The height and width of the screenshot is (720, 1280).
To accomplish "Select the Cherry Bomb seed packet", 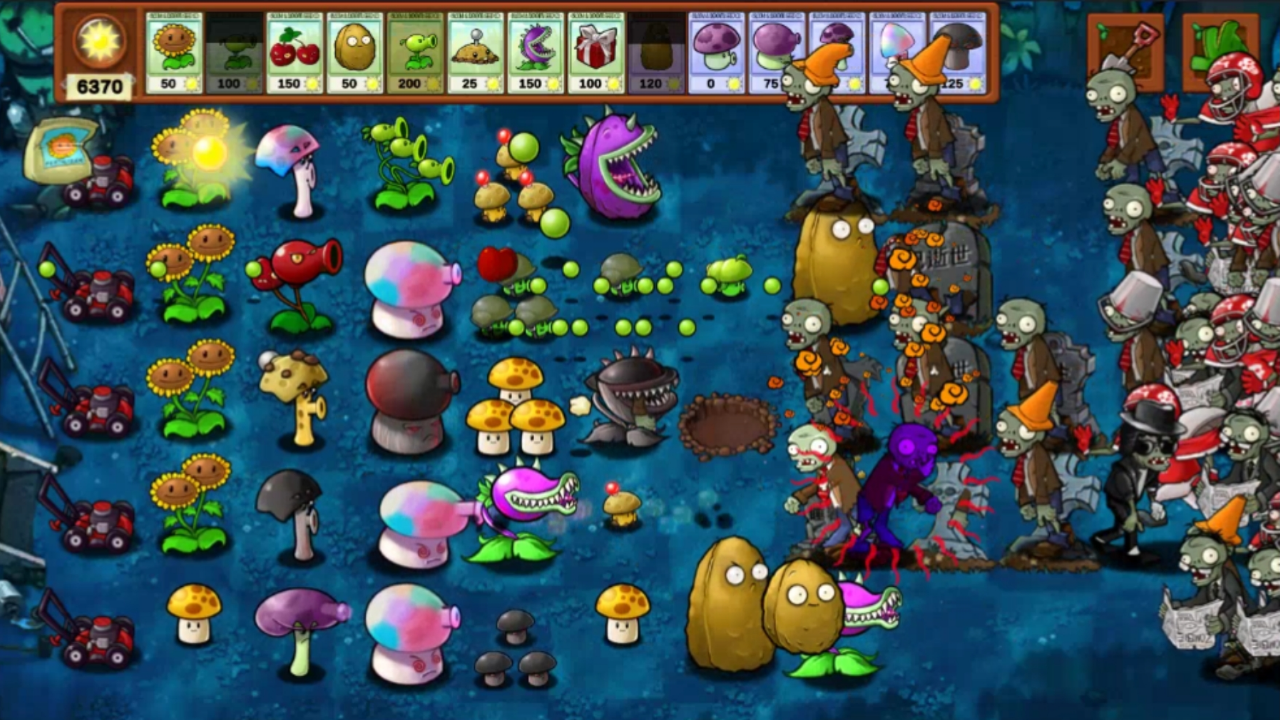I will [295, 50].
